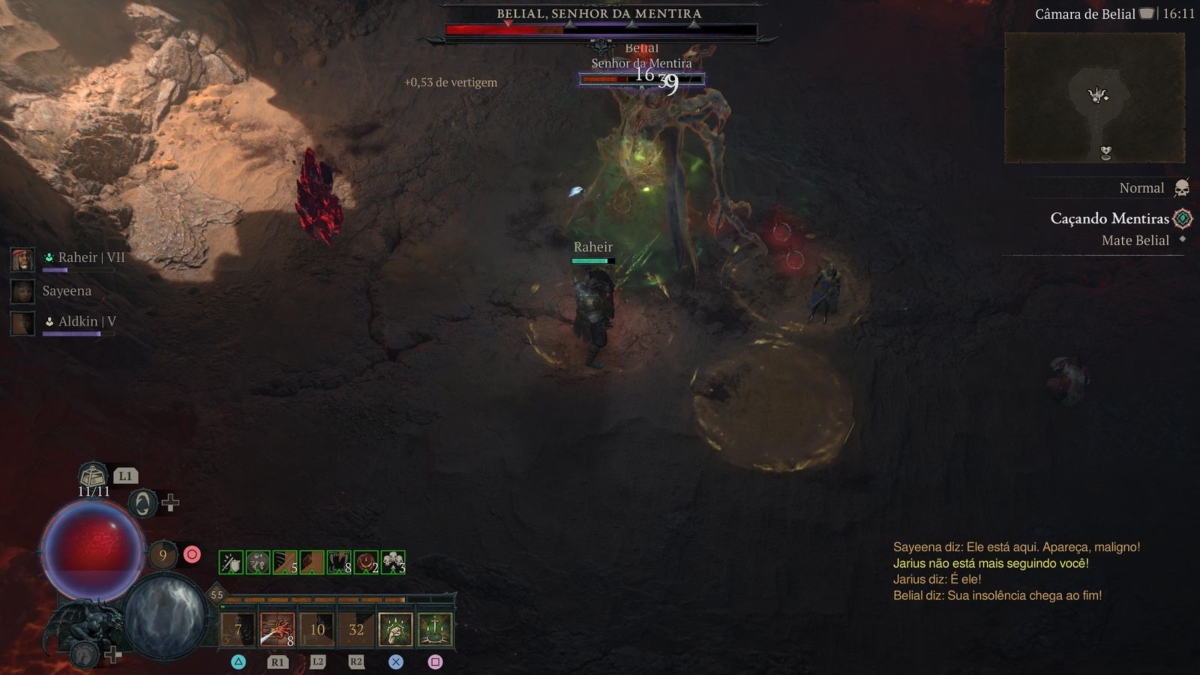This screenshot has height=675, width=1200.
Task: Click the swirl emote wheel icon
Action: click(144, 503)
